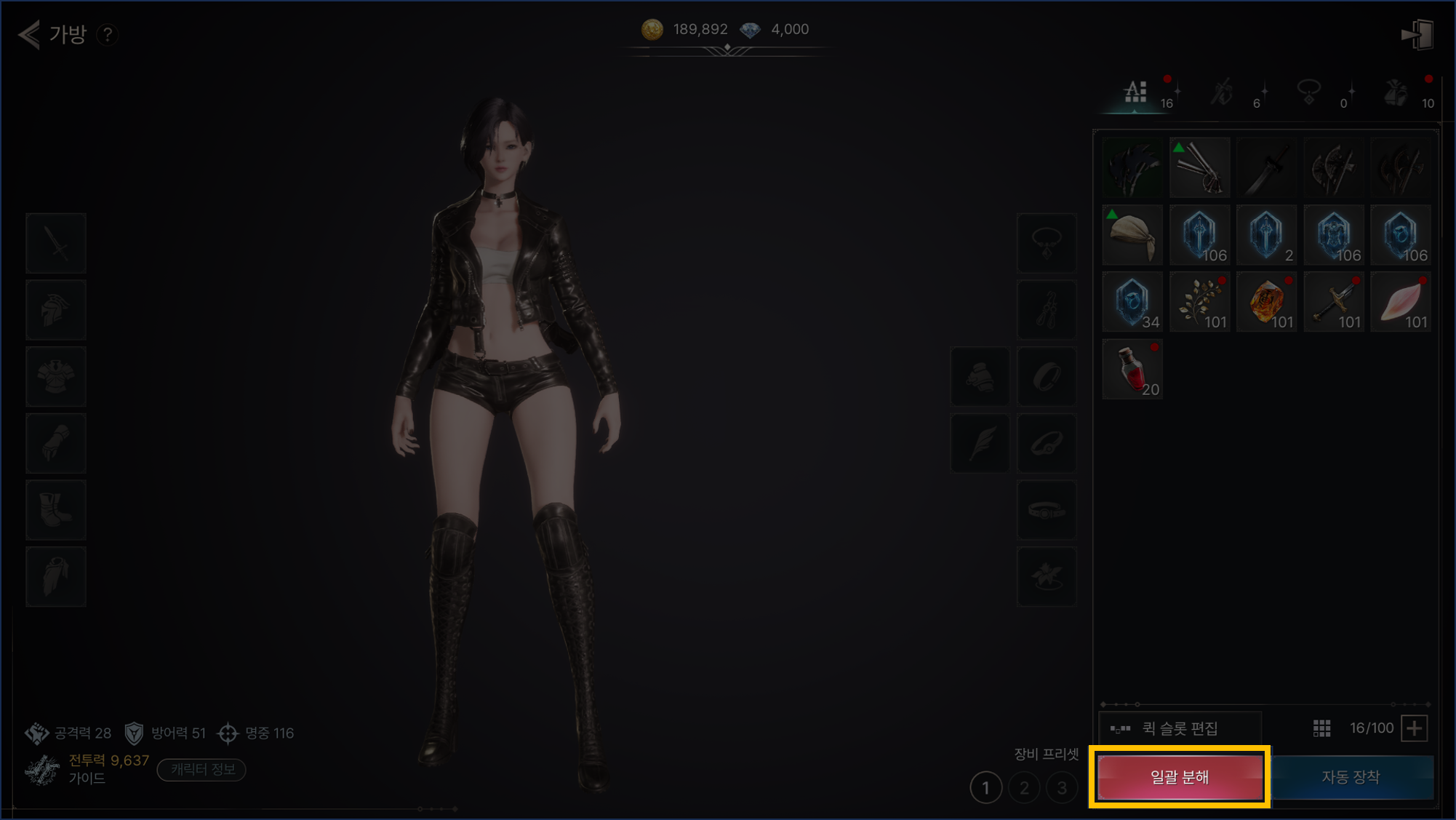Switch to equipment preset 2
1456x820 pixels.
tap(1024, 787)
